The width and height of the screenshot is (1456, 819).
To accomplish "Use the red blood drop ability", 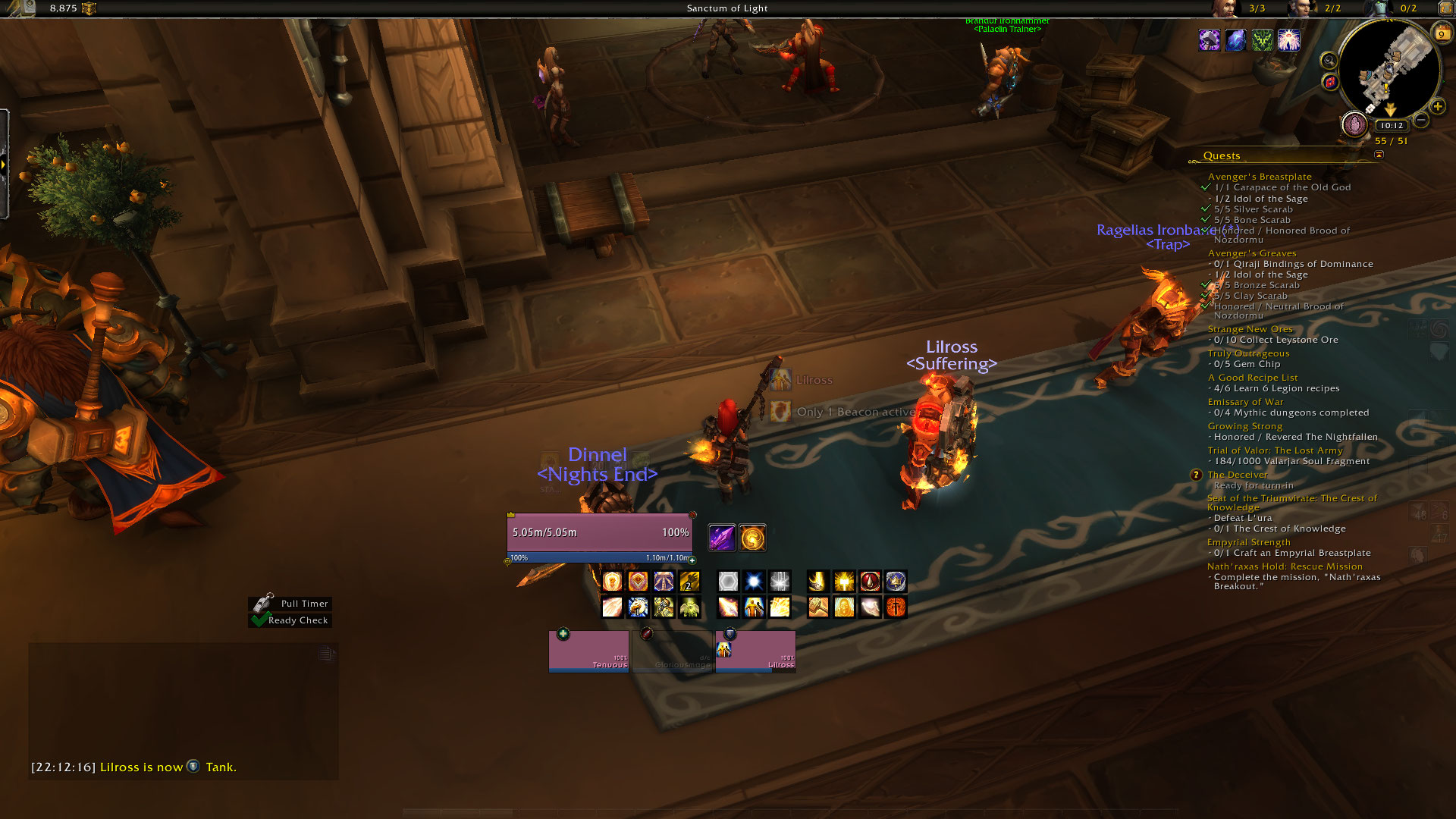I will 870,582.
